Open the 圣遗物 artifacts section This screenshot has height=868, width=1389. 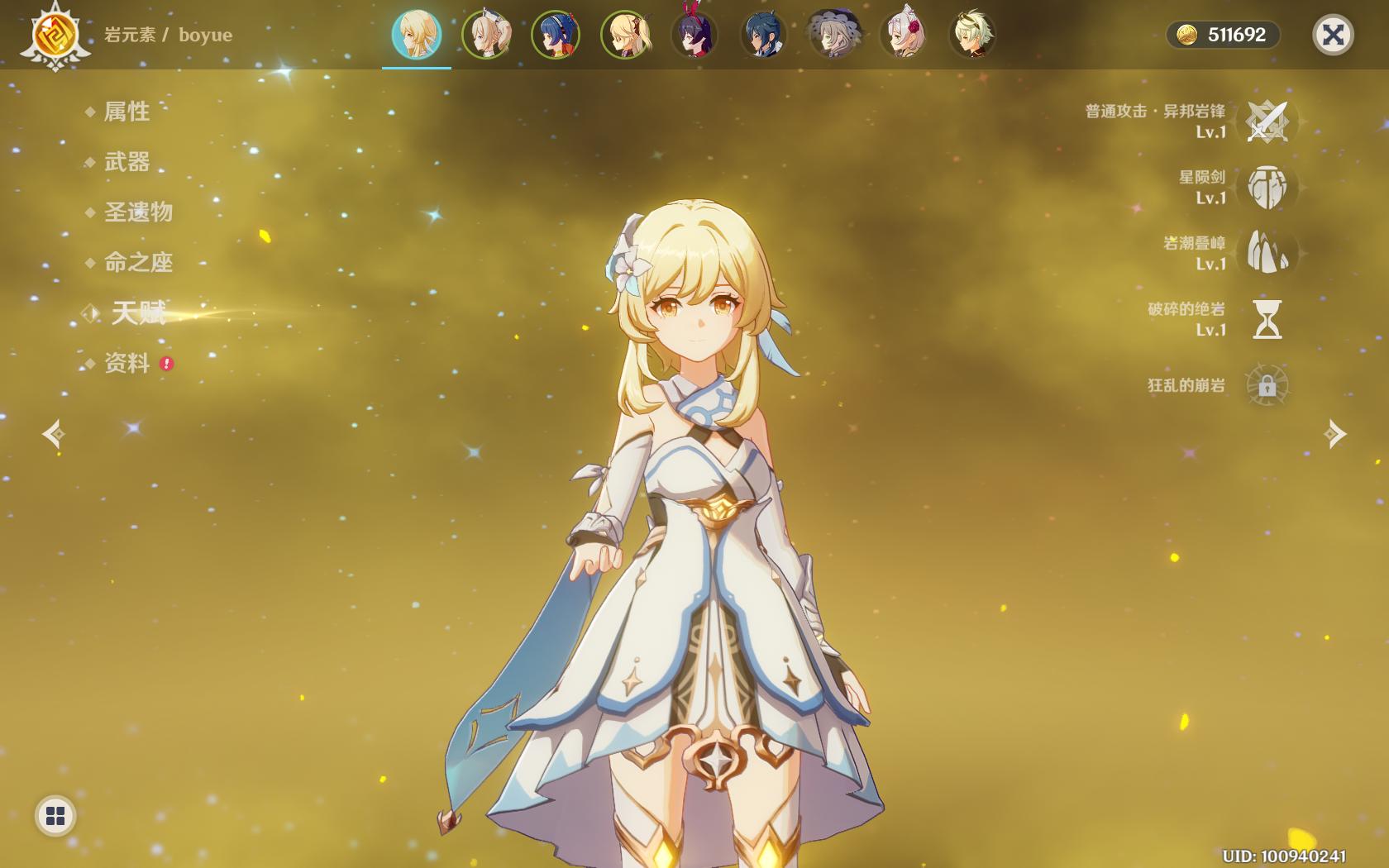pyautogui.click(x=138, y=212)
